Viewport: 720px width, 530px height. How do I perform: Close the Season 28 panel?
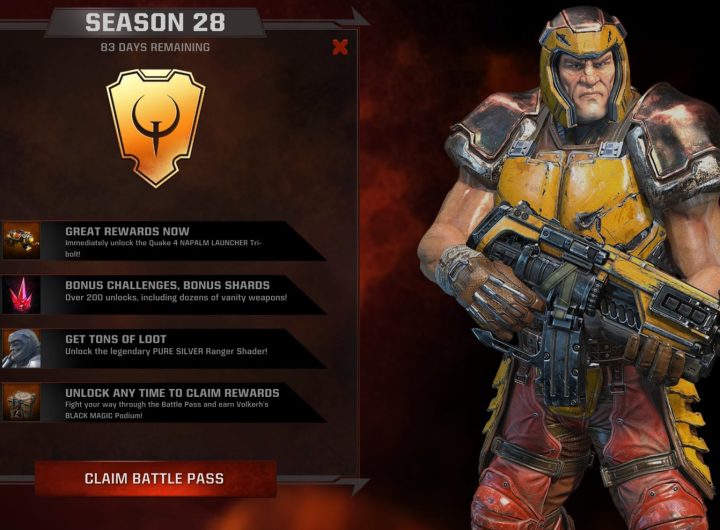pyautogui.click(x=340, y=47)
